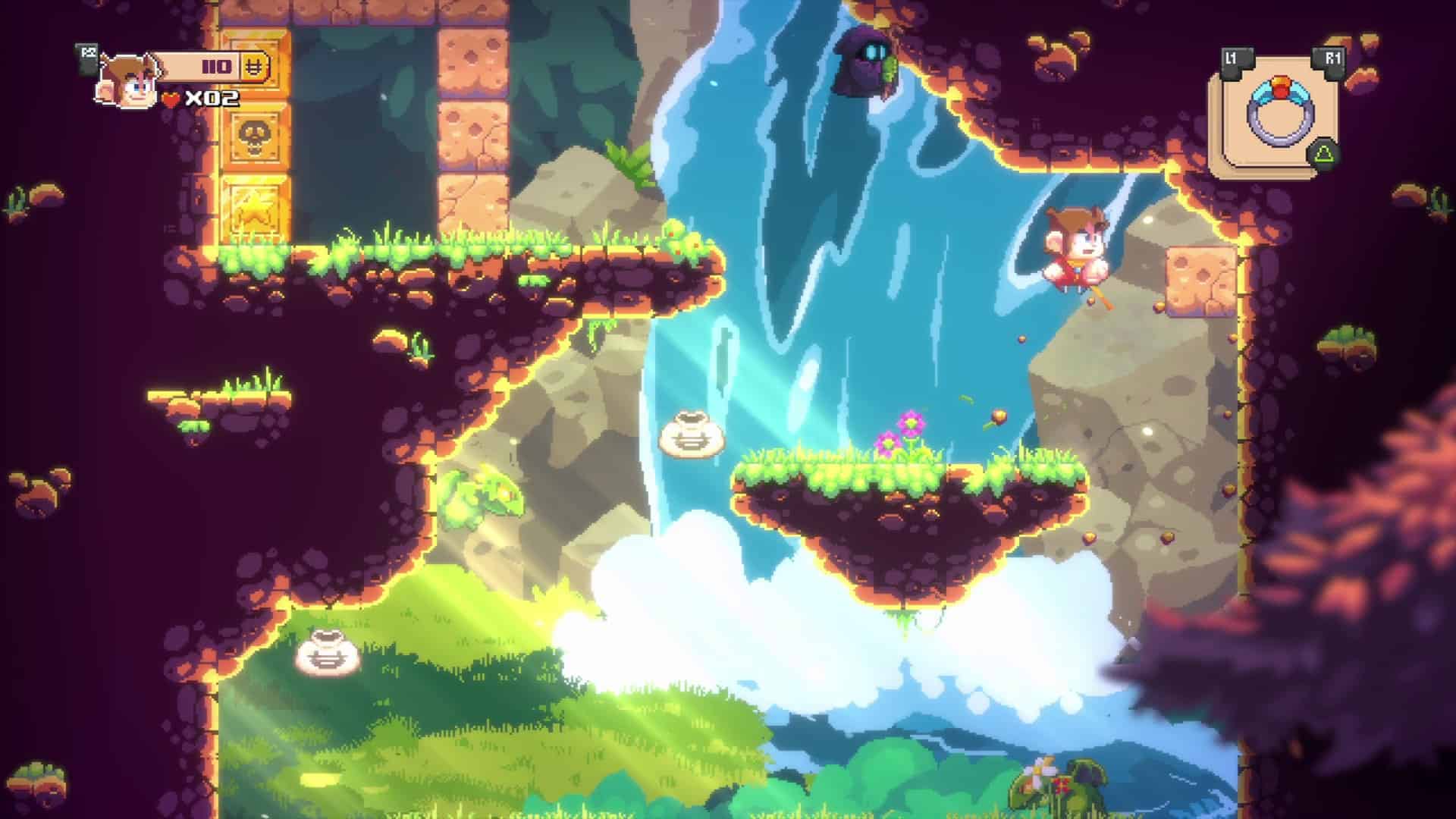Screen dimensions: 1456x819
Task: Click the red heart icon showing lives X02
Action: 172,98
